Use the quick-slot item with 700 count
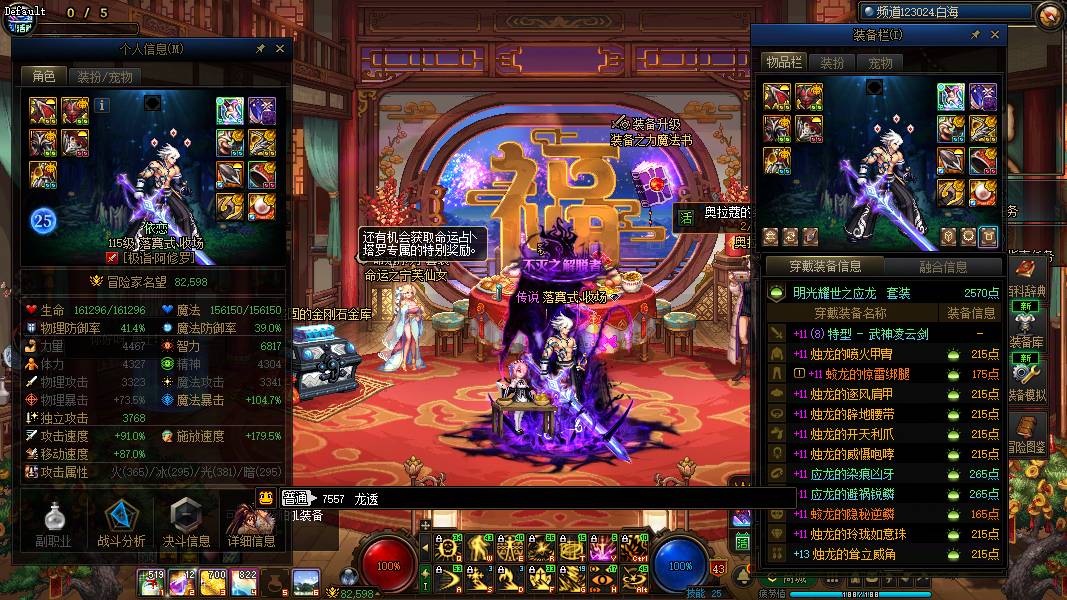Image resolution: width=1067 pixels, height=600 pixels. click(x=216, y=581)
